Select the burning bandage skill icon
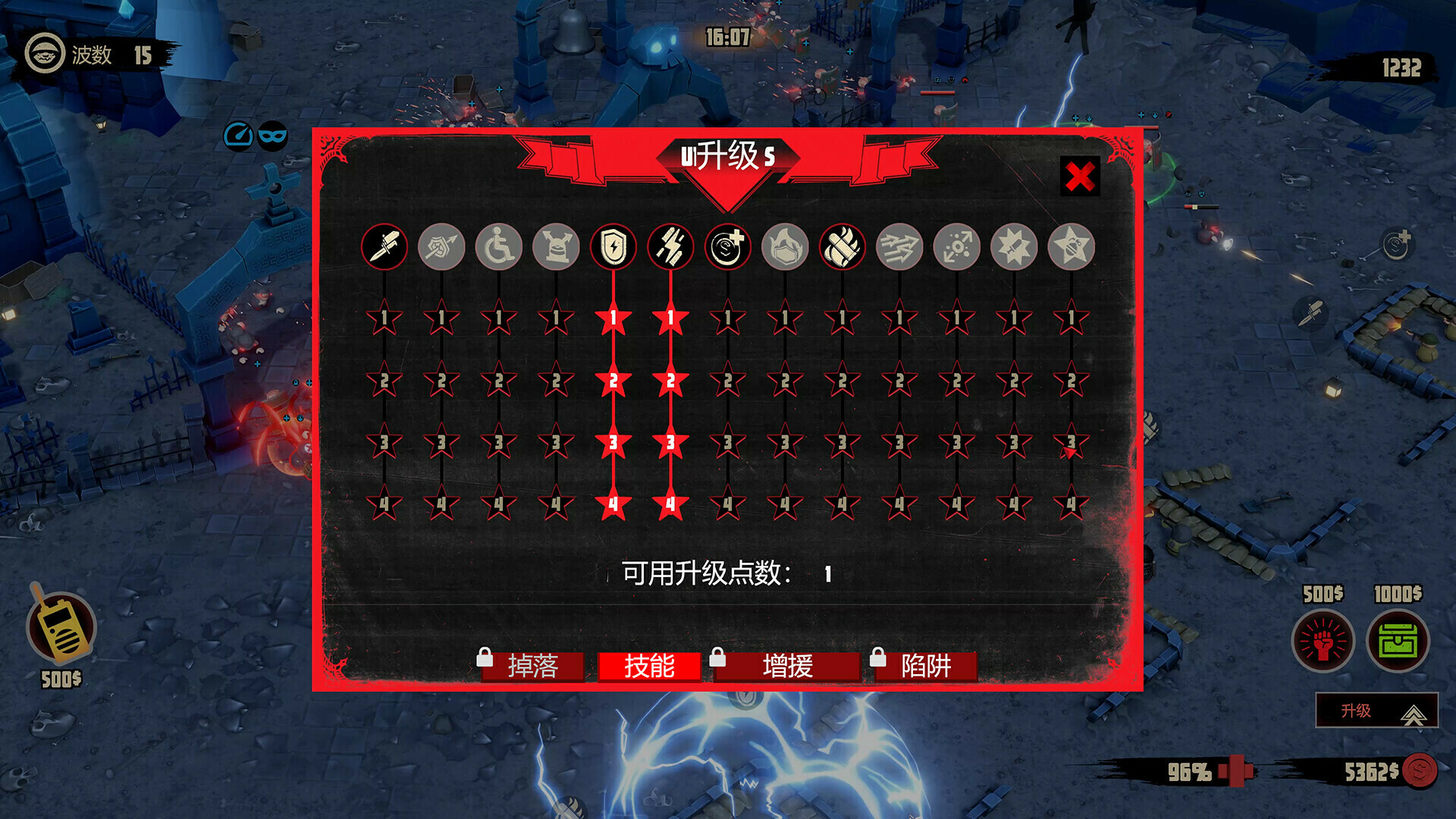The width and height of the screenshot is (1456, 819). 842,246
